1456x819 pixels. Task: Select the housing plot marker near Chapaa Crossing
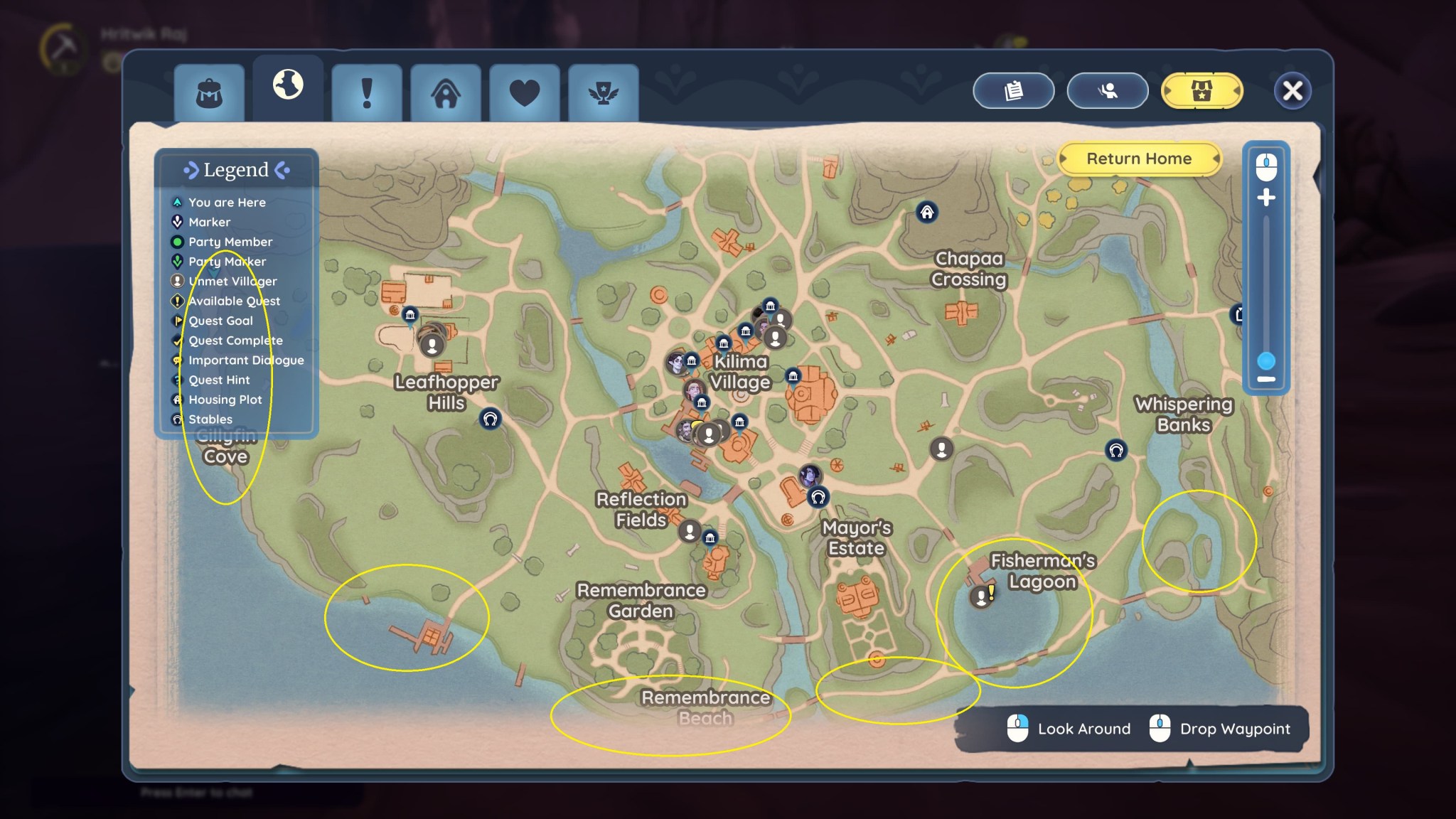pyautogui.click(x=927, y=212)
